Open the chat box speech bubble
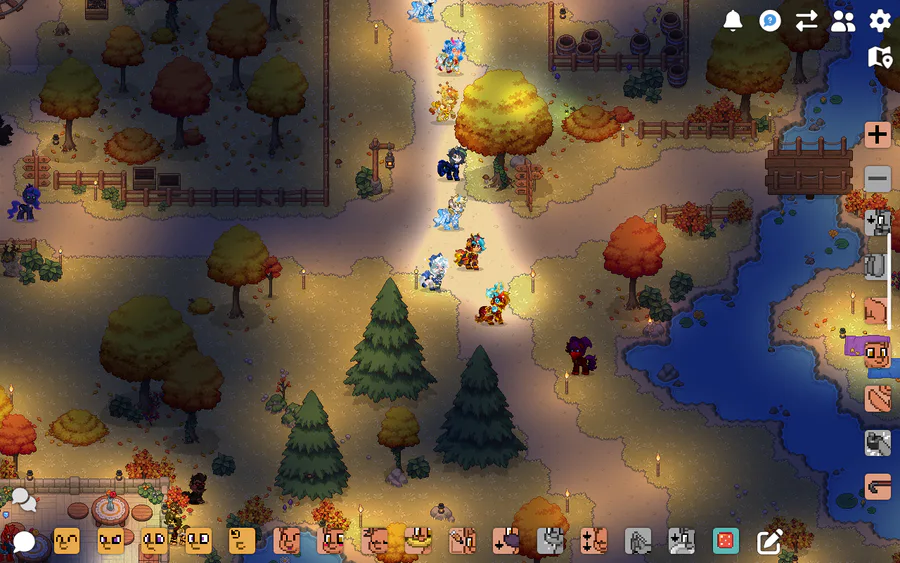Image resolution: width=900 pixels, height=563 pixels. click(23, 542)
